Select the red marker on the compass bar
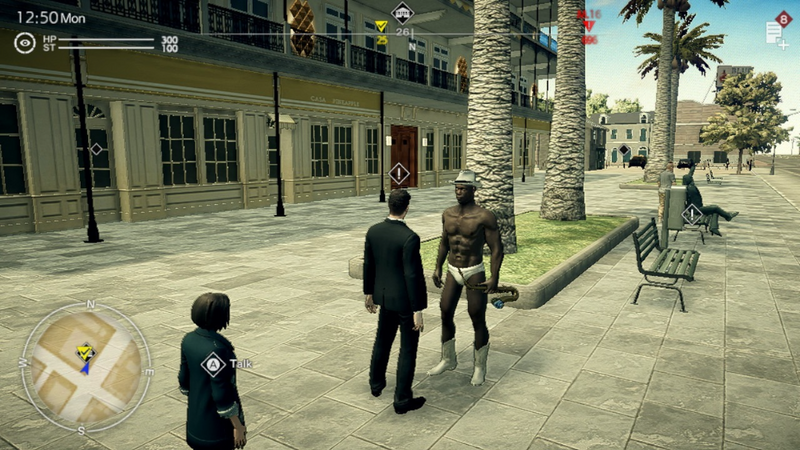Viewport: 800px width, 450px height. coord(589,26)
